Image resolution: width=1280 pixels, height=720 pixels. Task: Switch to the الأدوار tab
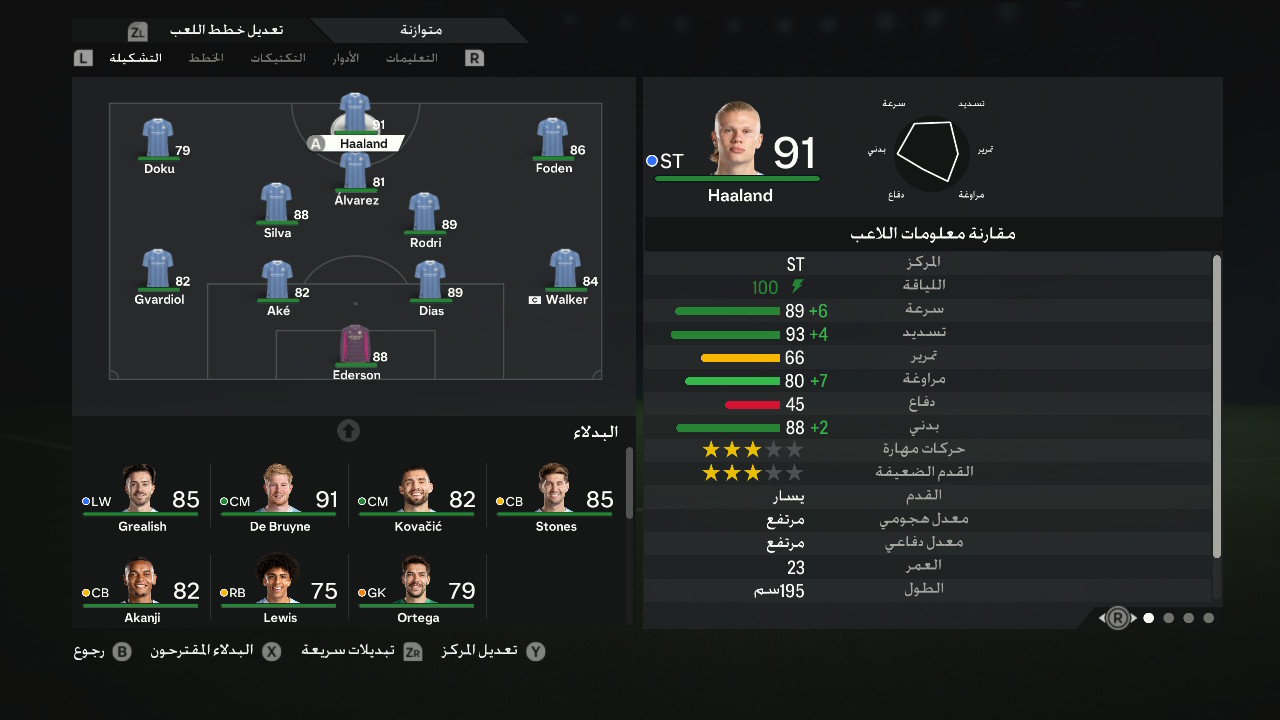click(x=346, y=58)
